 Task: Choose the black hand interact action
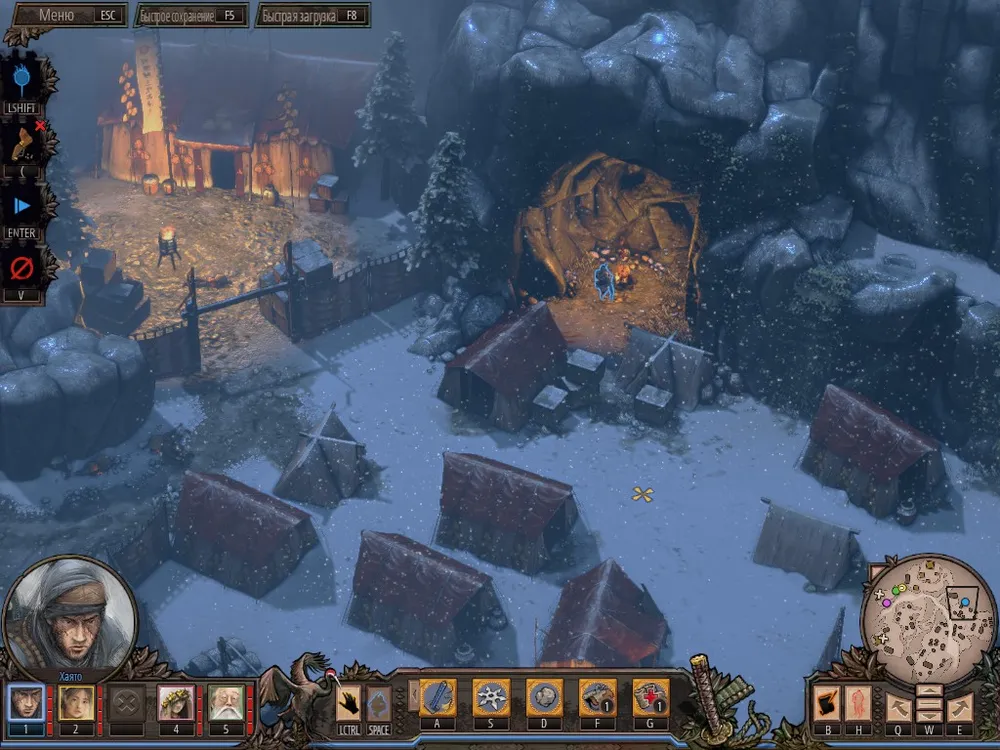(x=348, y=701)
